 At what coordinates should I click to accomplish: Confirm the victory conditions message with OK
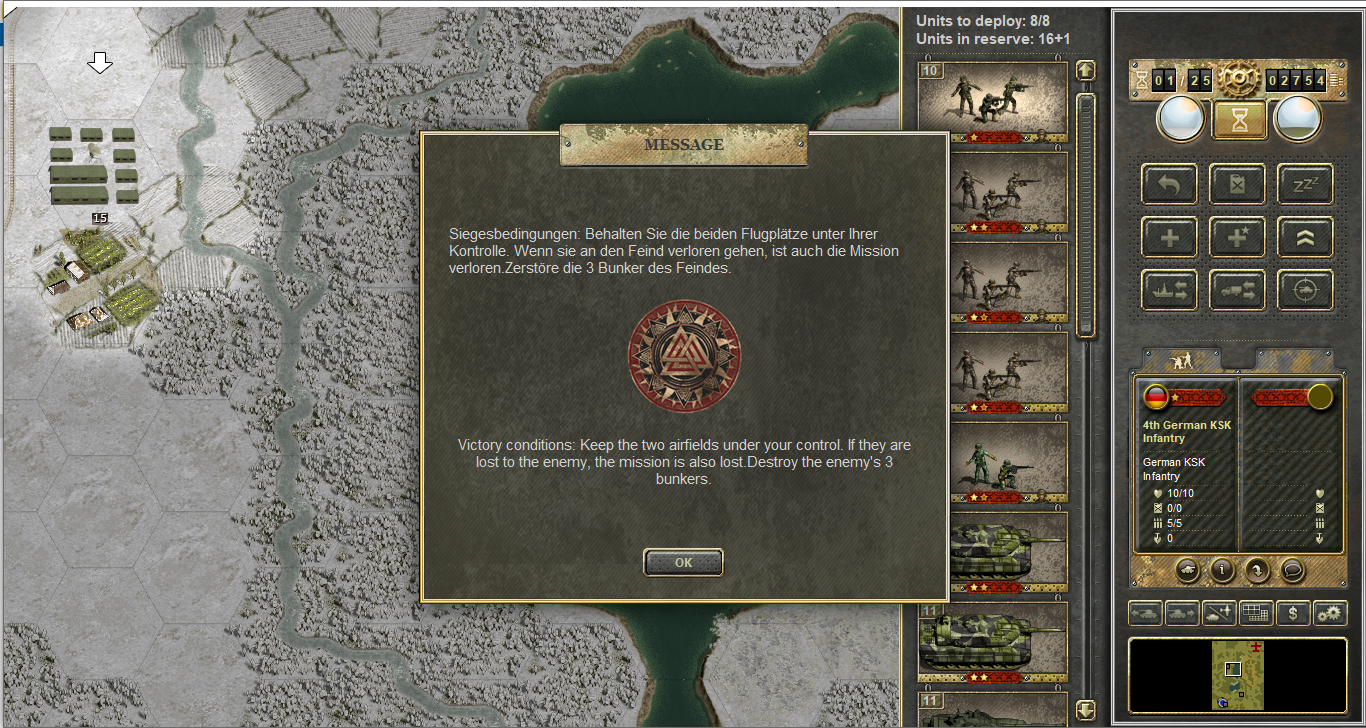[x=683, y=562]
